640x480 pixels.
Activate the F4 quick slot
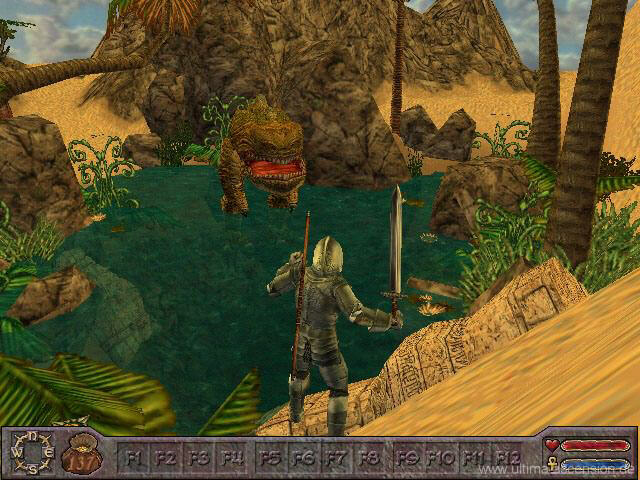[x=233, y=457]
